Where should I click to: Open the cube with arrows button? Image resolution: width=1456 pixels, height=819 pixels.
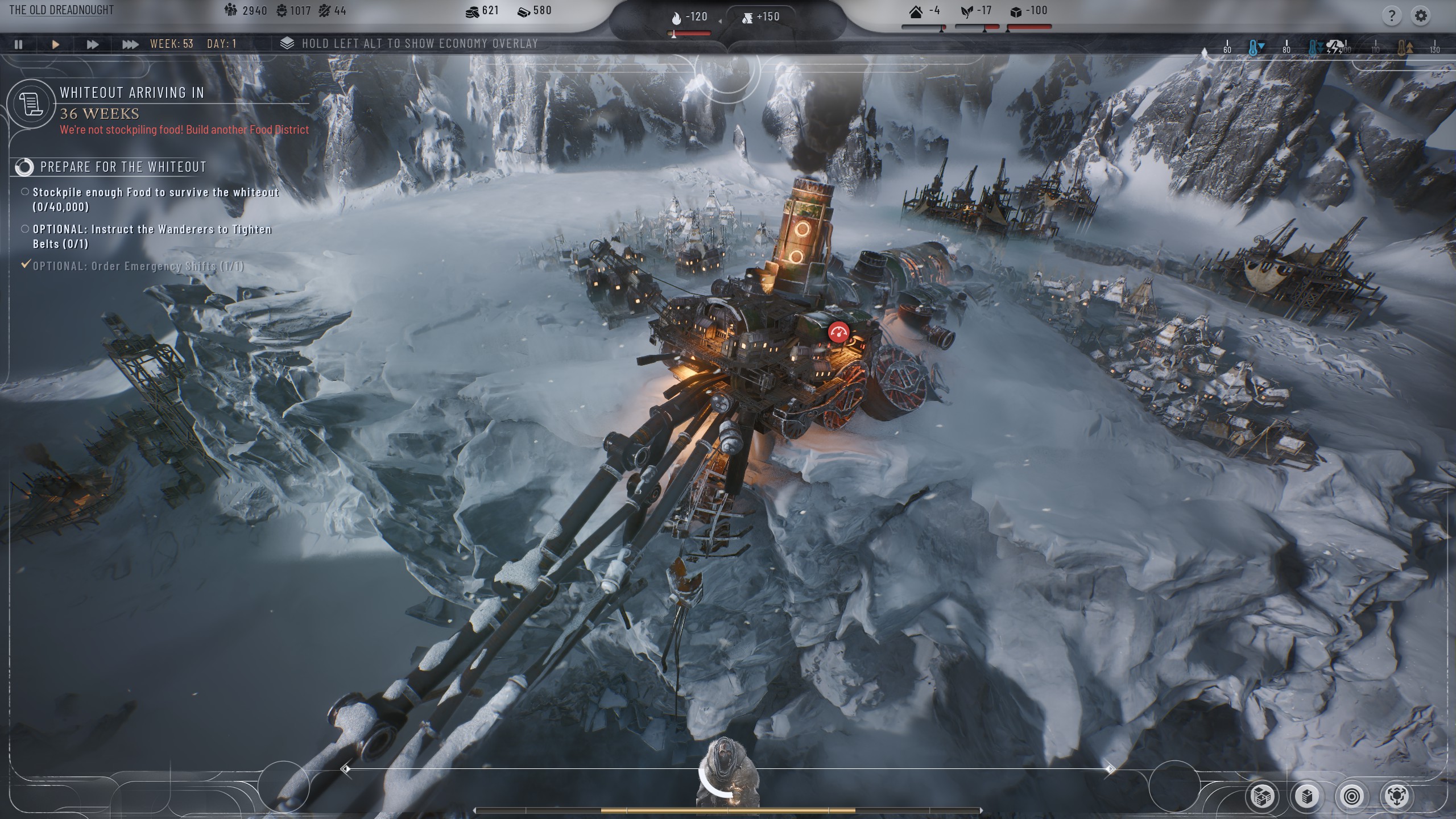(x=1396, y=796)
